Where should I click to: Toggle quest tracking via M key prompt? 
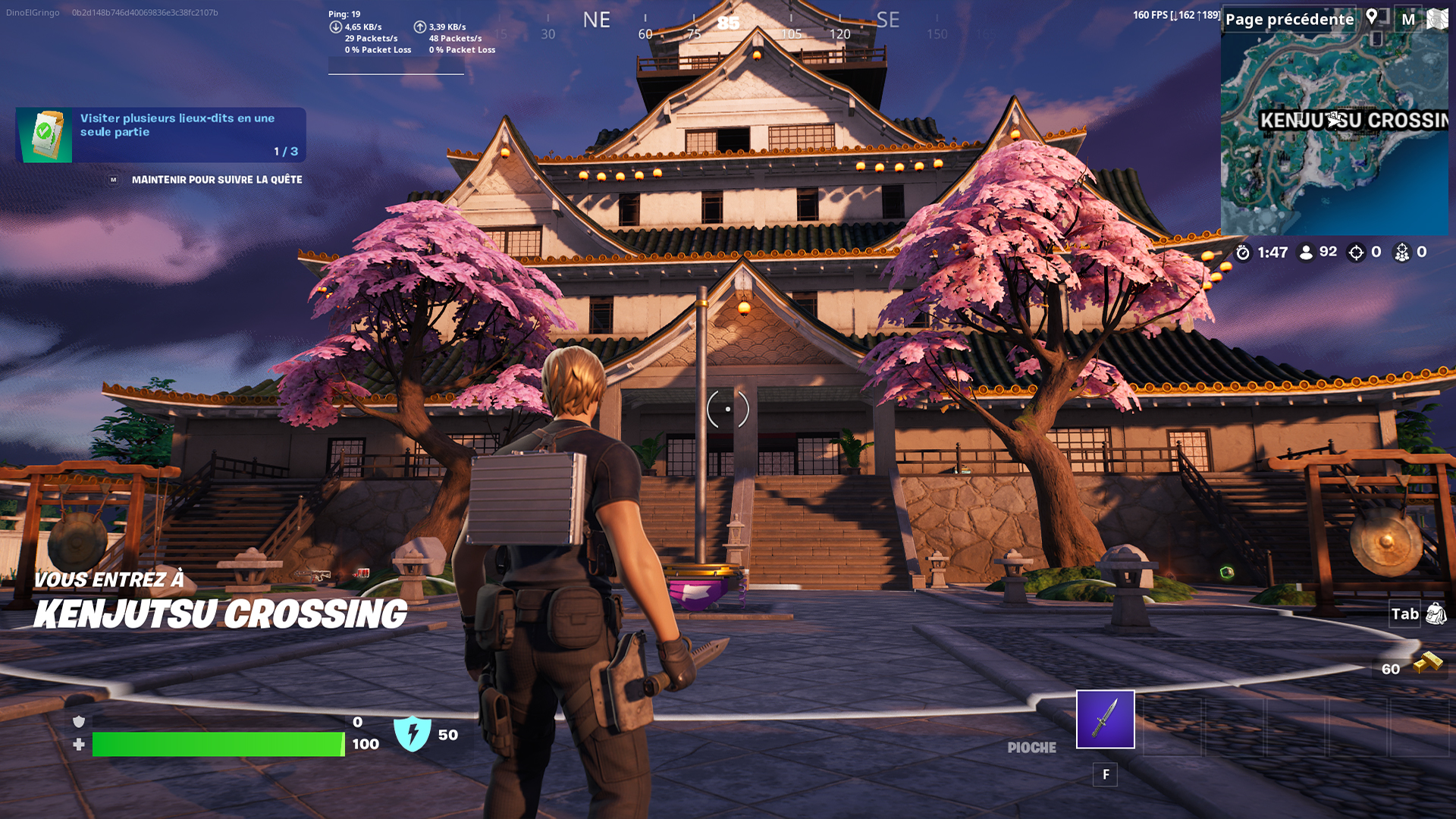pyautogui.click(x=114, y=180)
